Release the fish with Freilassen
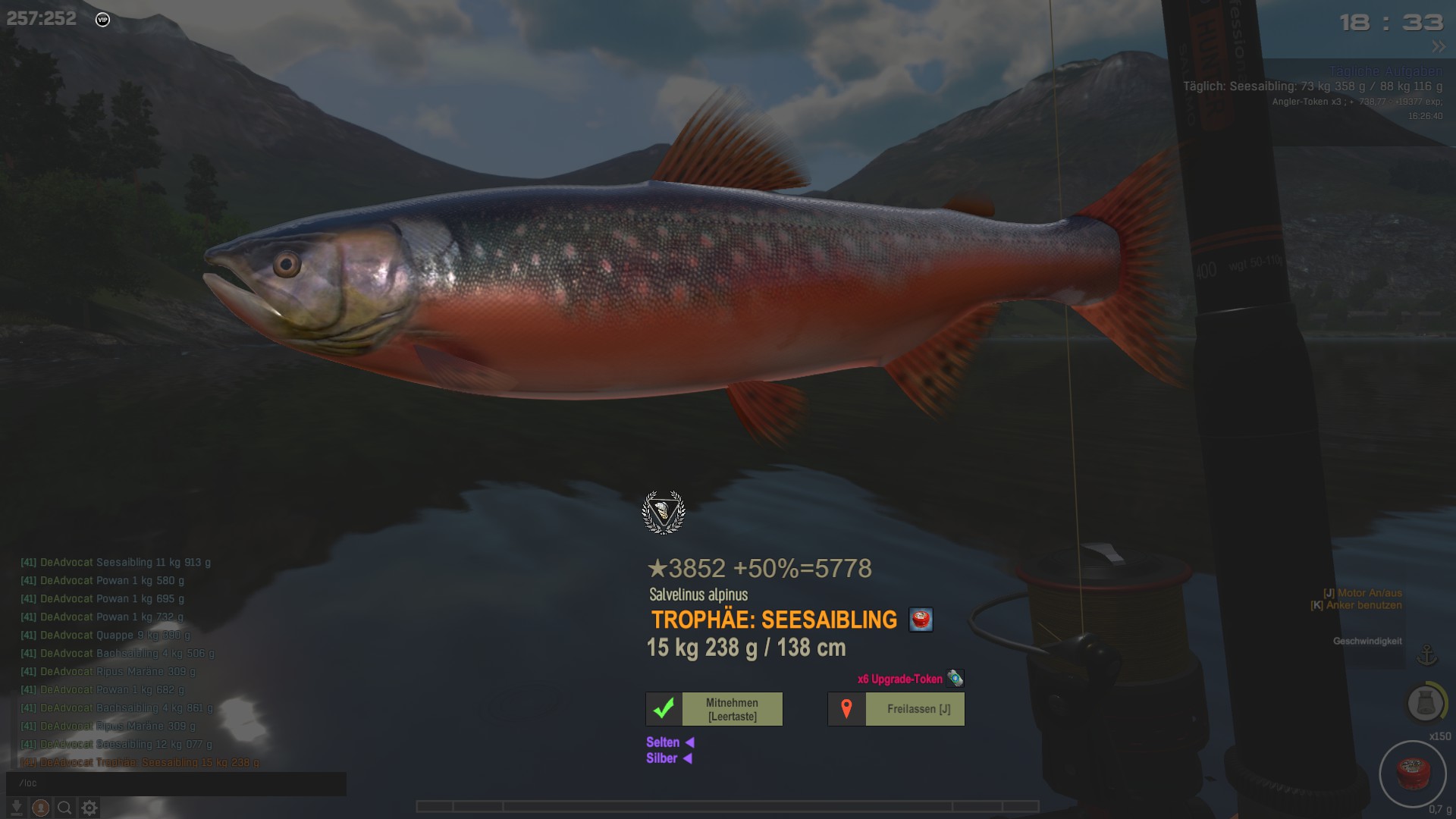 pyautogui.click(x=896, y=709)
